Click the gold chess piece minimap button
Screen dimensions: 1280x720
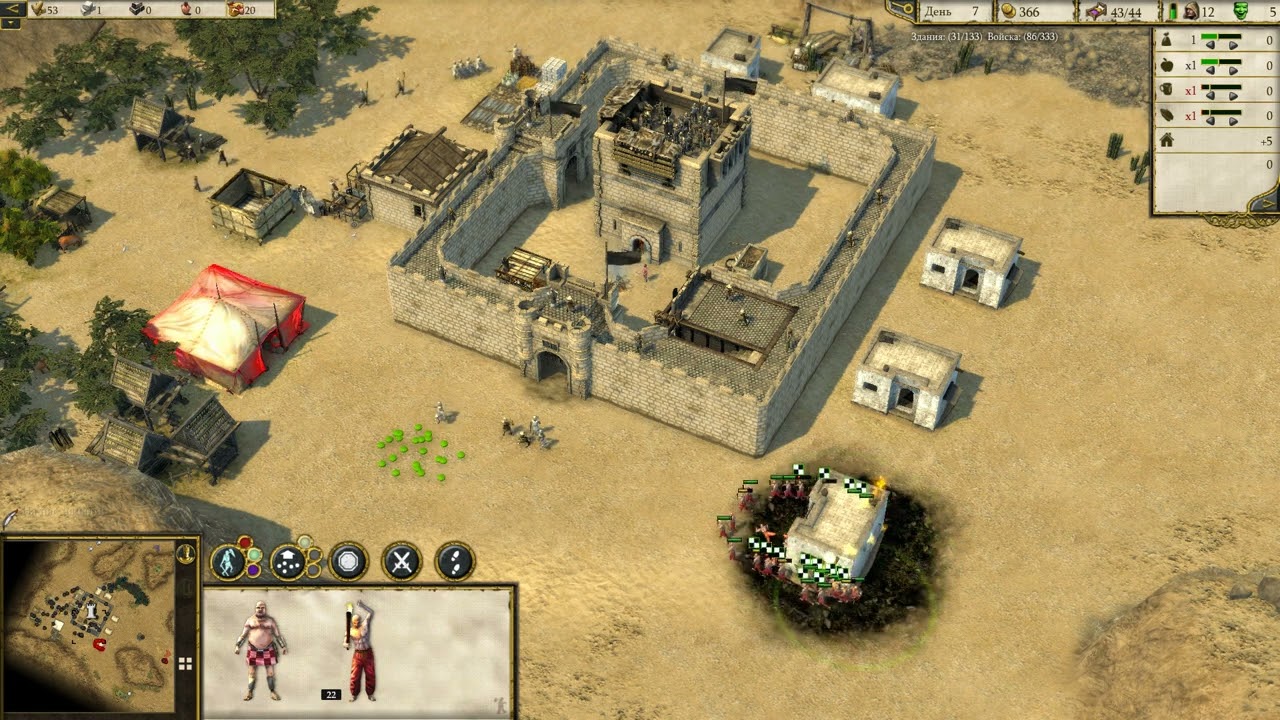pyautogui.click(x=185, y=553)
